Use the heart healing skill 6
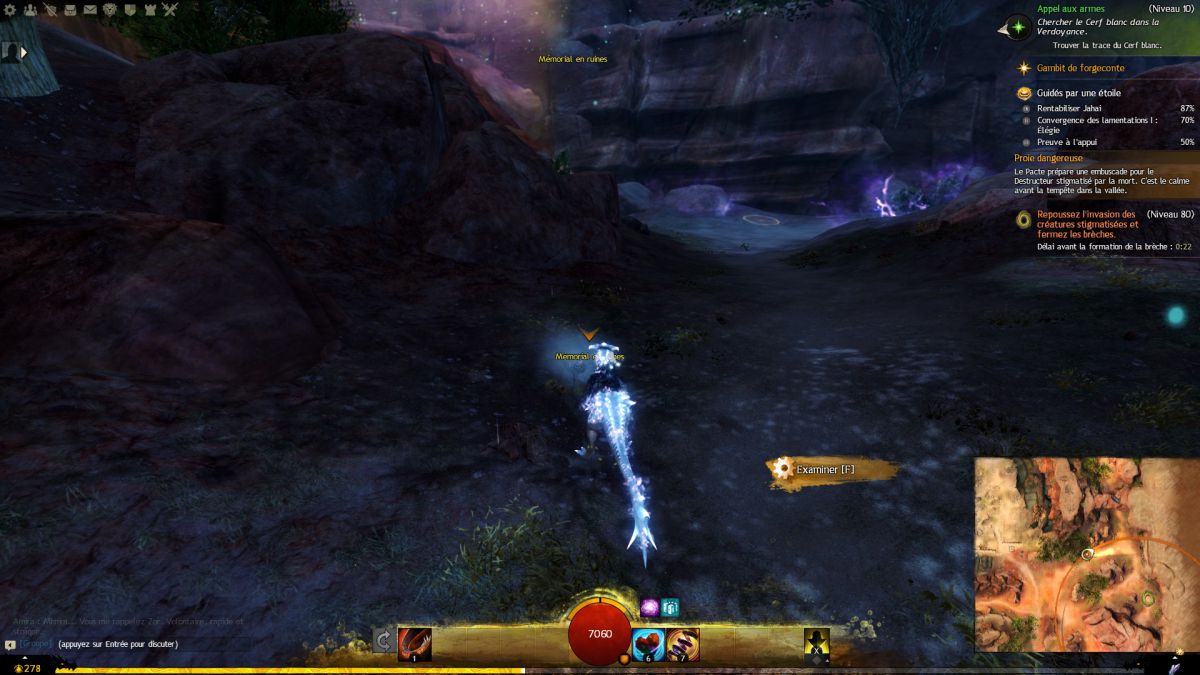The width and height of the screenshot is (1200, 675). pos(649,643)
